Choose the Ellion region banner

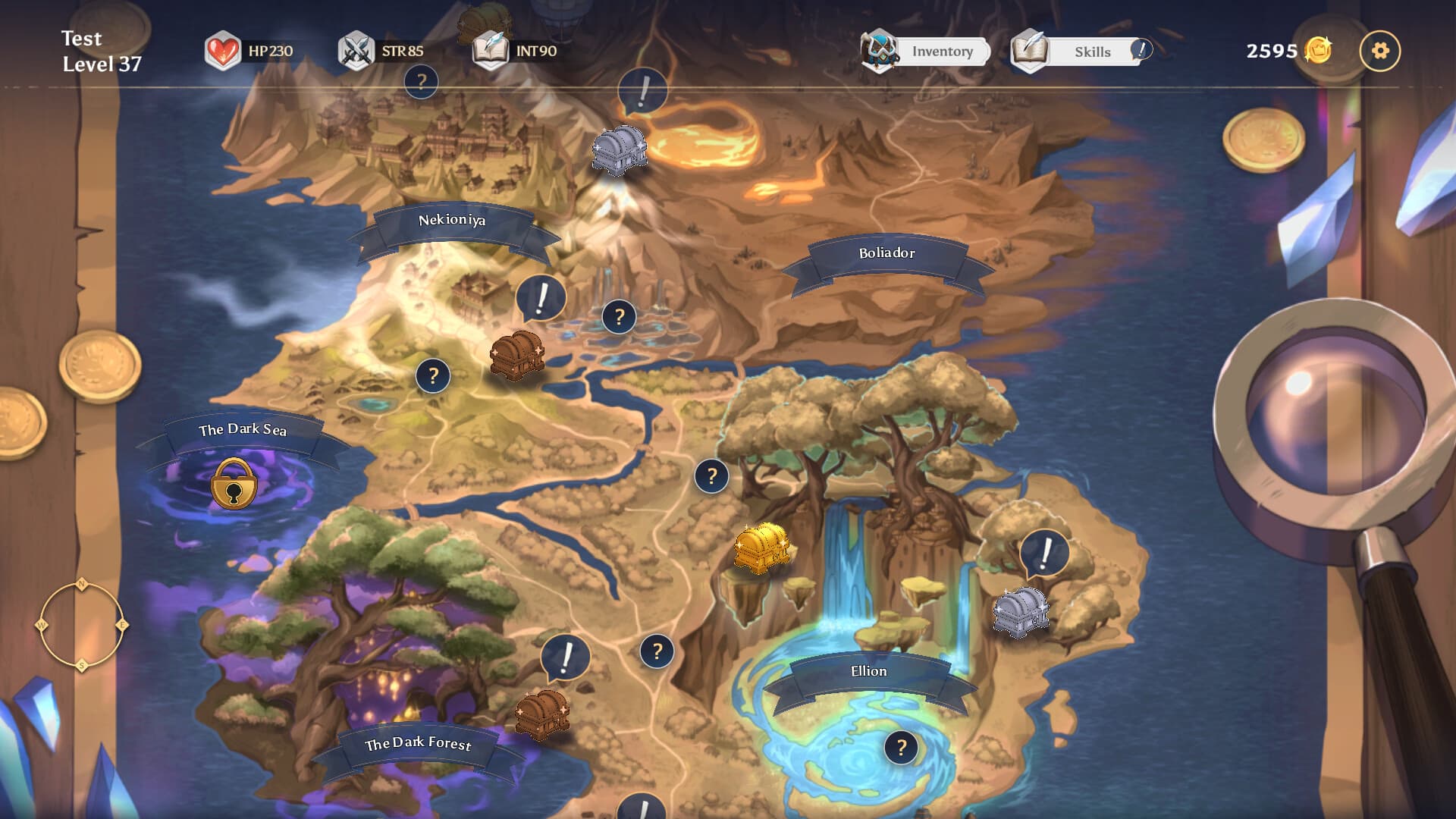pos(868,672)
